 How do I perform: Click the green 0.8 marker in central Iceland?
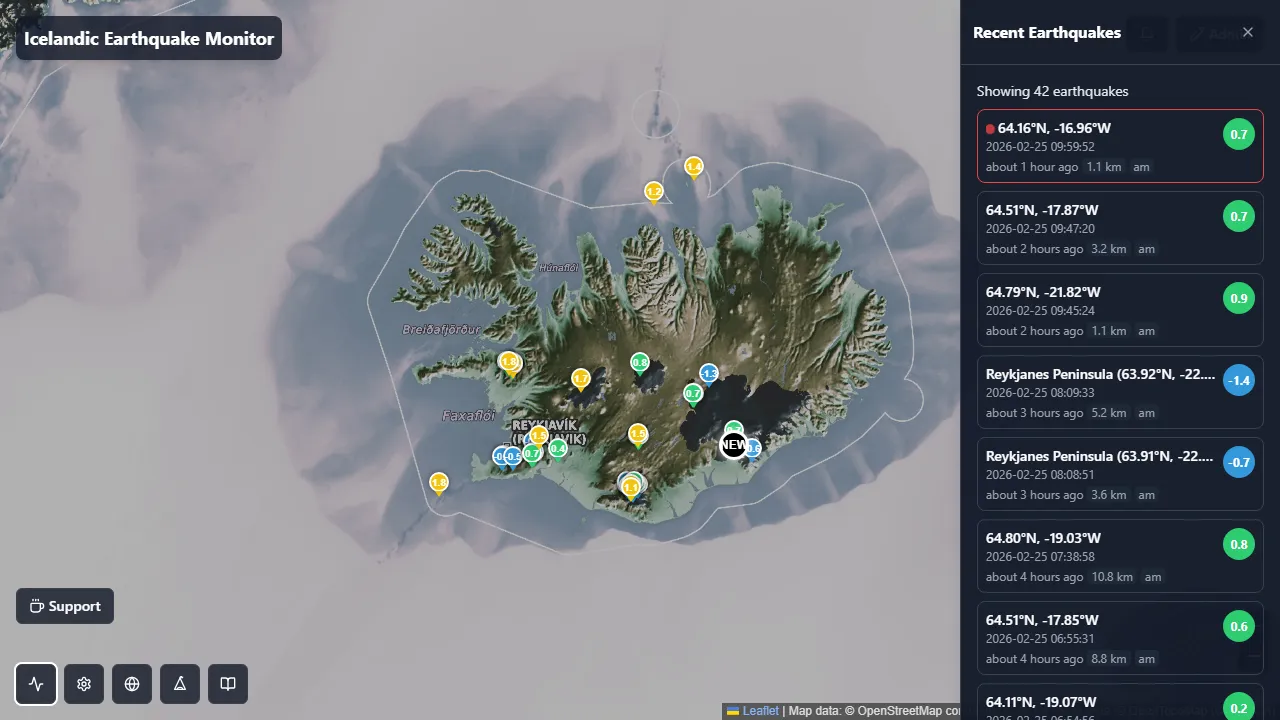click(639, 362)
